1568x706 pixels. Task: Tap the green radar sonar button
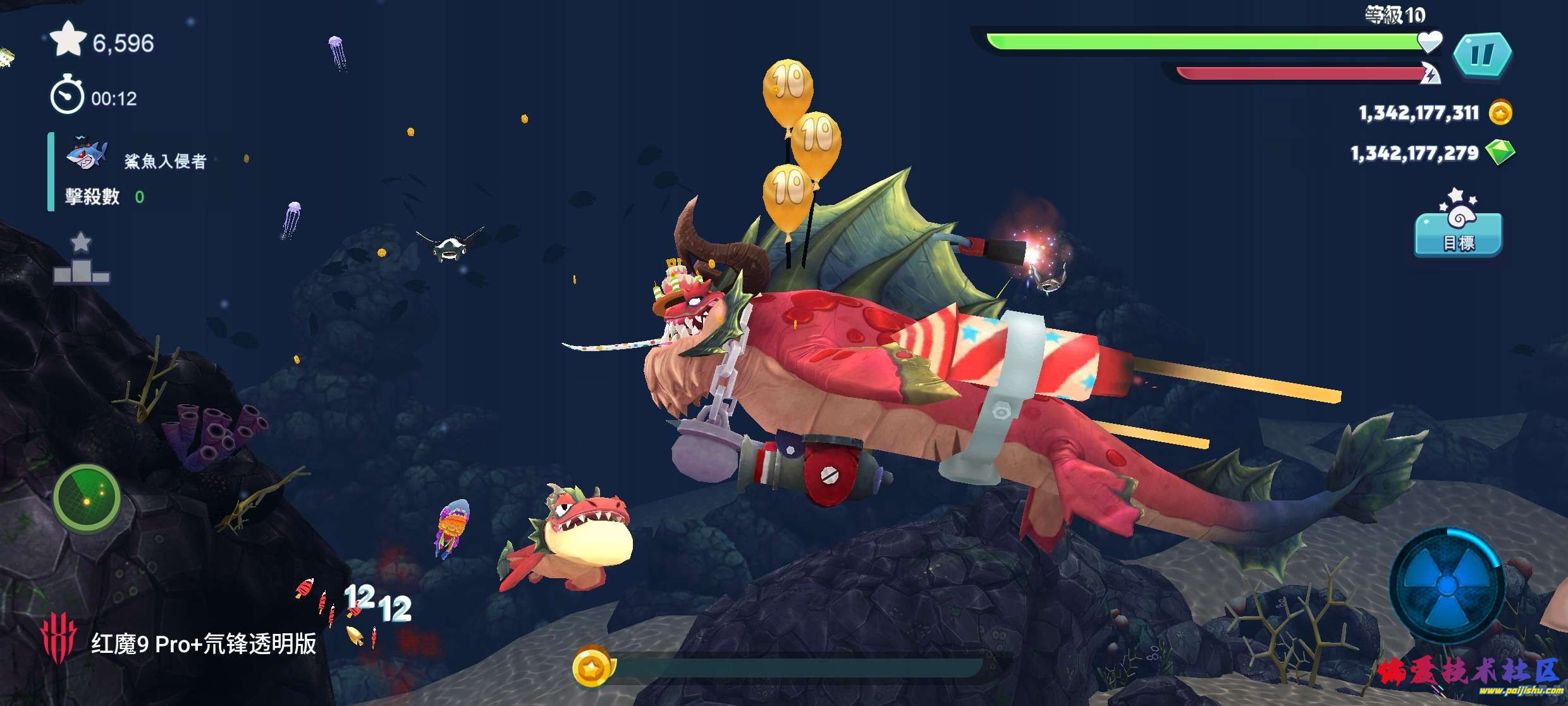[87, 499]
